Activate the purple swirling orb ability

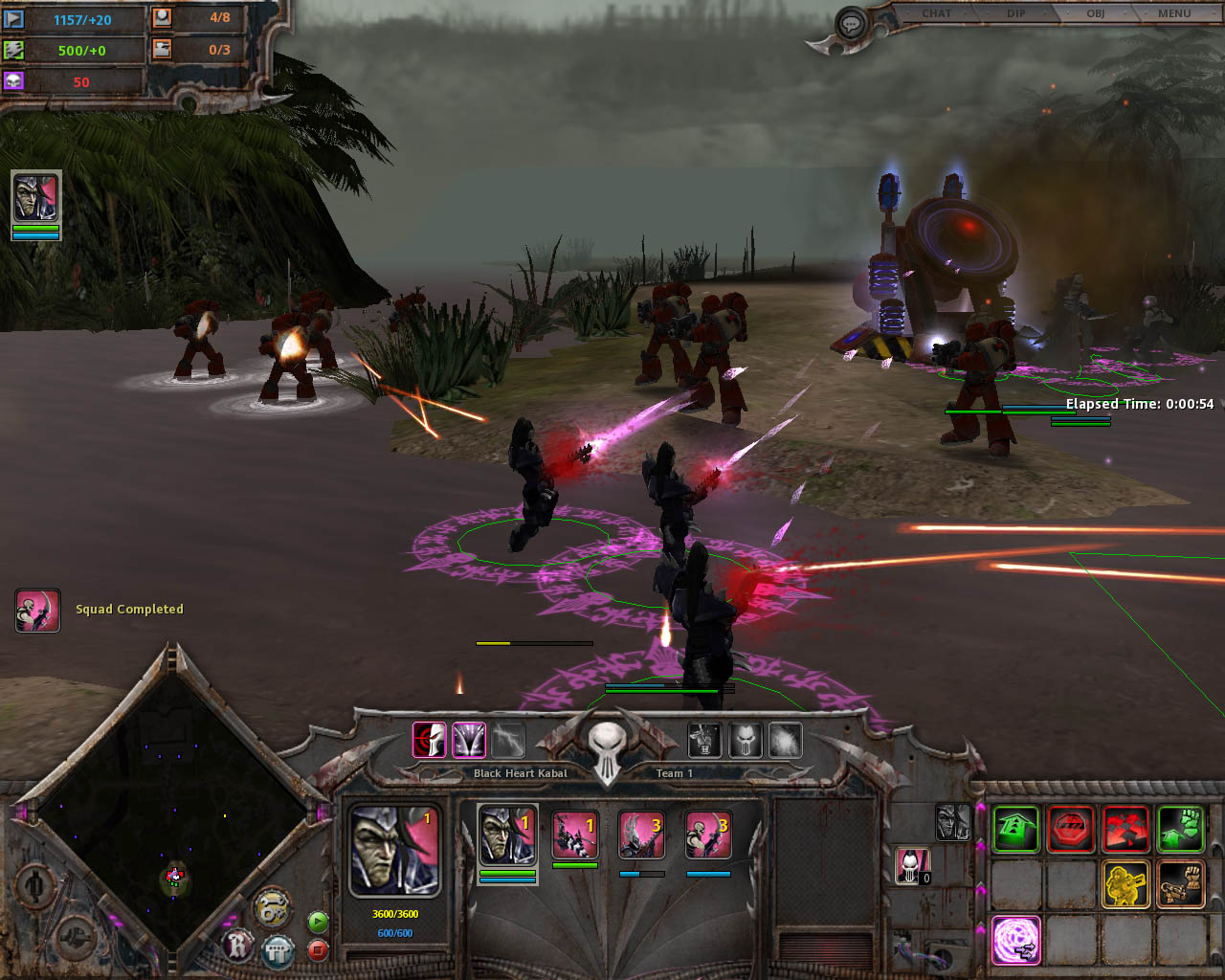click(1015, 939)
